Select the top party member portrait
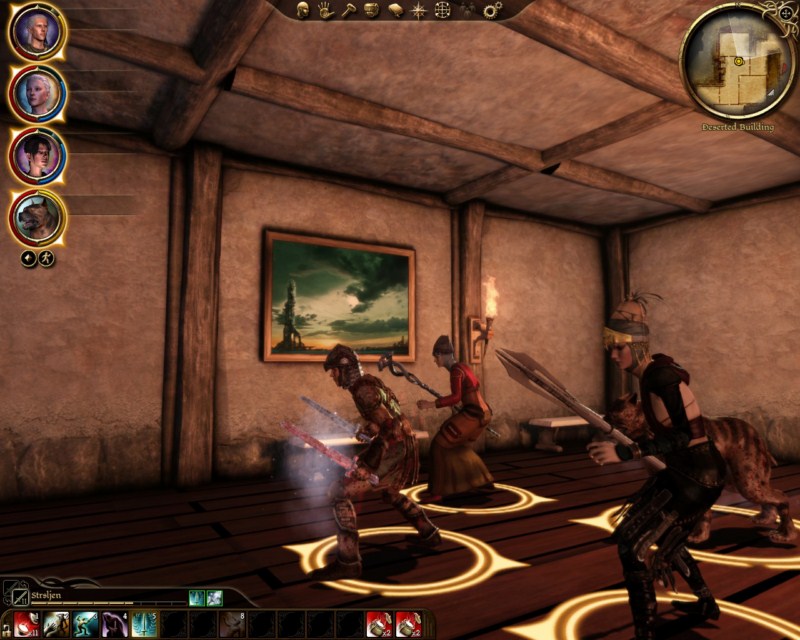 coord(38,32)
